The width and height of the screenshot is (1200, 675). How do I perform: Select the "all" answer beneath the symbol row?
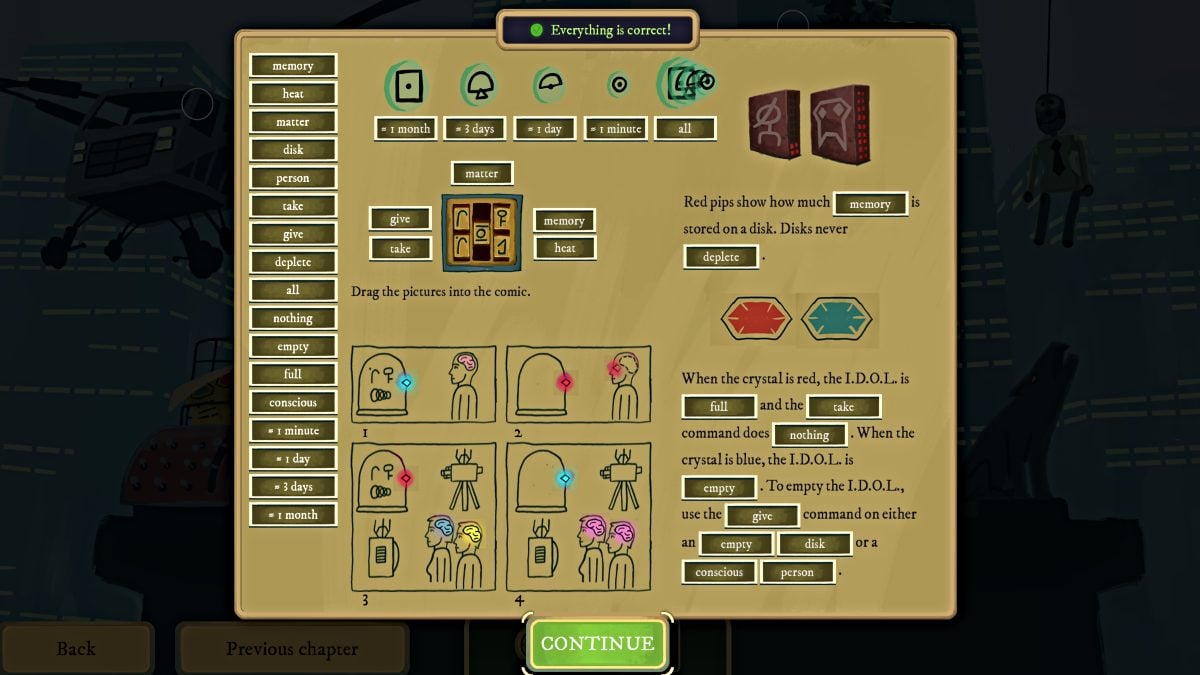685,129
